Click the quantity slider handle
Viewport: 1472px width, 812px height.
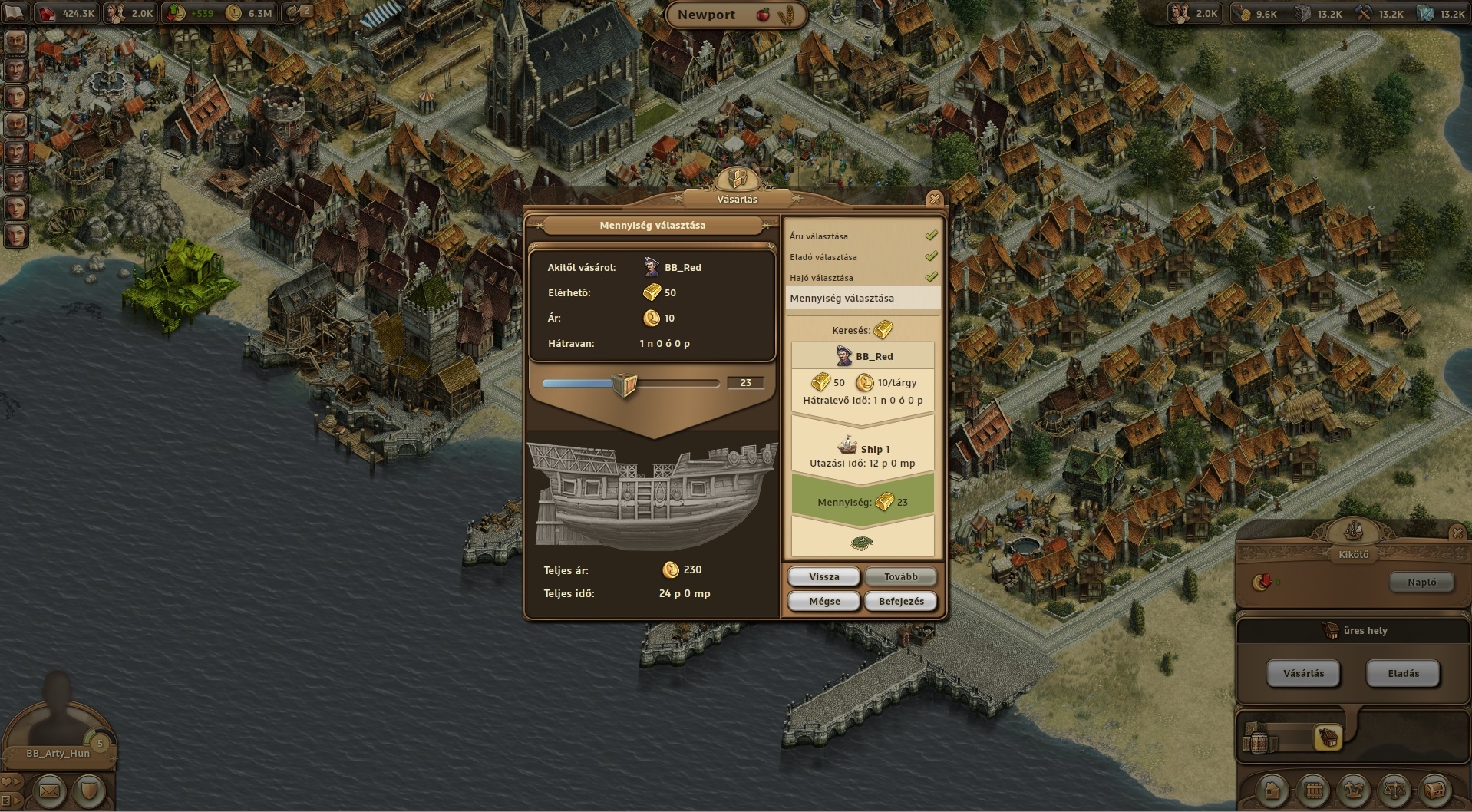pyautogui.click(x=625, y=384)
